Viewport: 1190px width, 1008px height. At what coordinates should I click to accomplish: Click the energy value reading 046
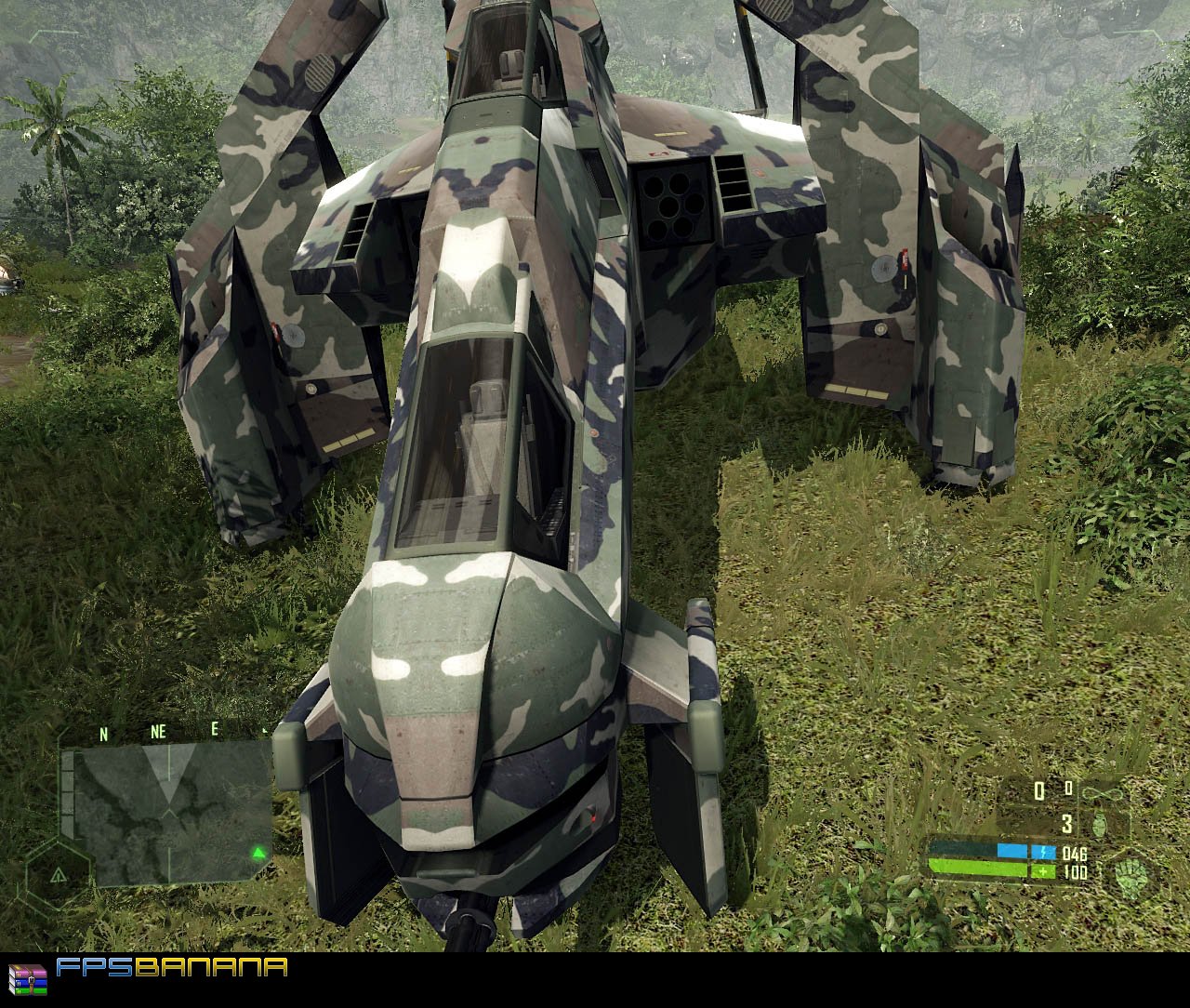point(1075,854)
